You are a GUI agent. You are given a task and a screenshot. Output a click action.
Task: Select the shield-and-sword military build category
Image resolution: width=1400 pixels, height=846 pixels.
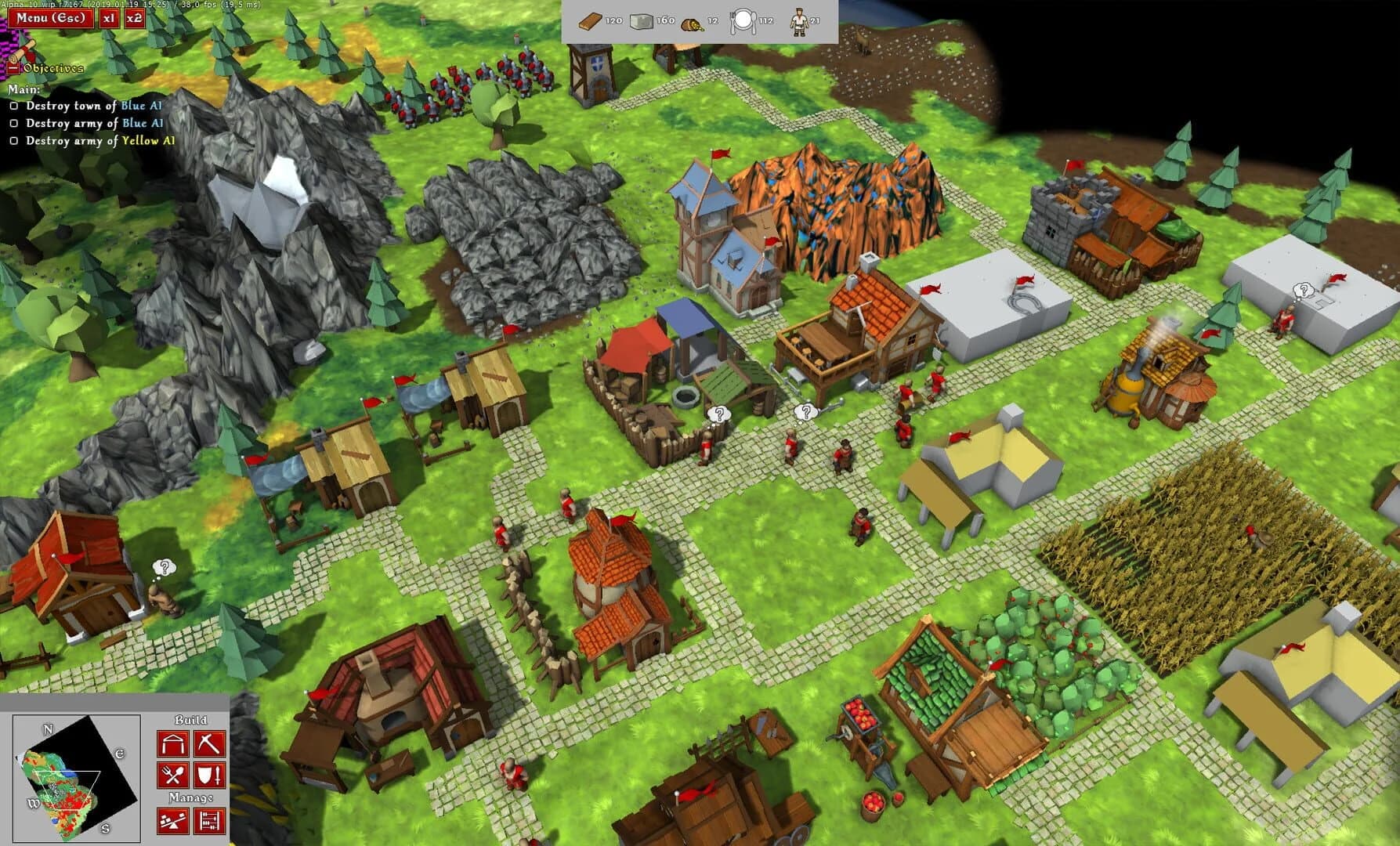[x=208, y=775]
